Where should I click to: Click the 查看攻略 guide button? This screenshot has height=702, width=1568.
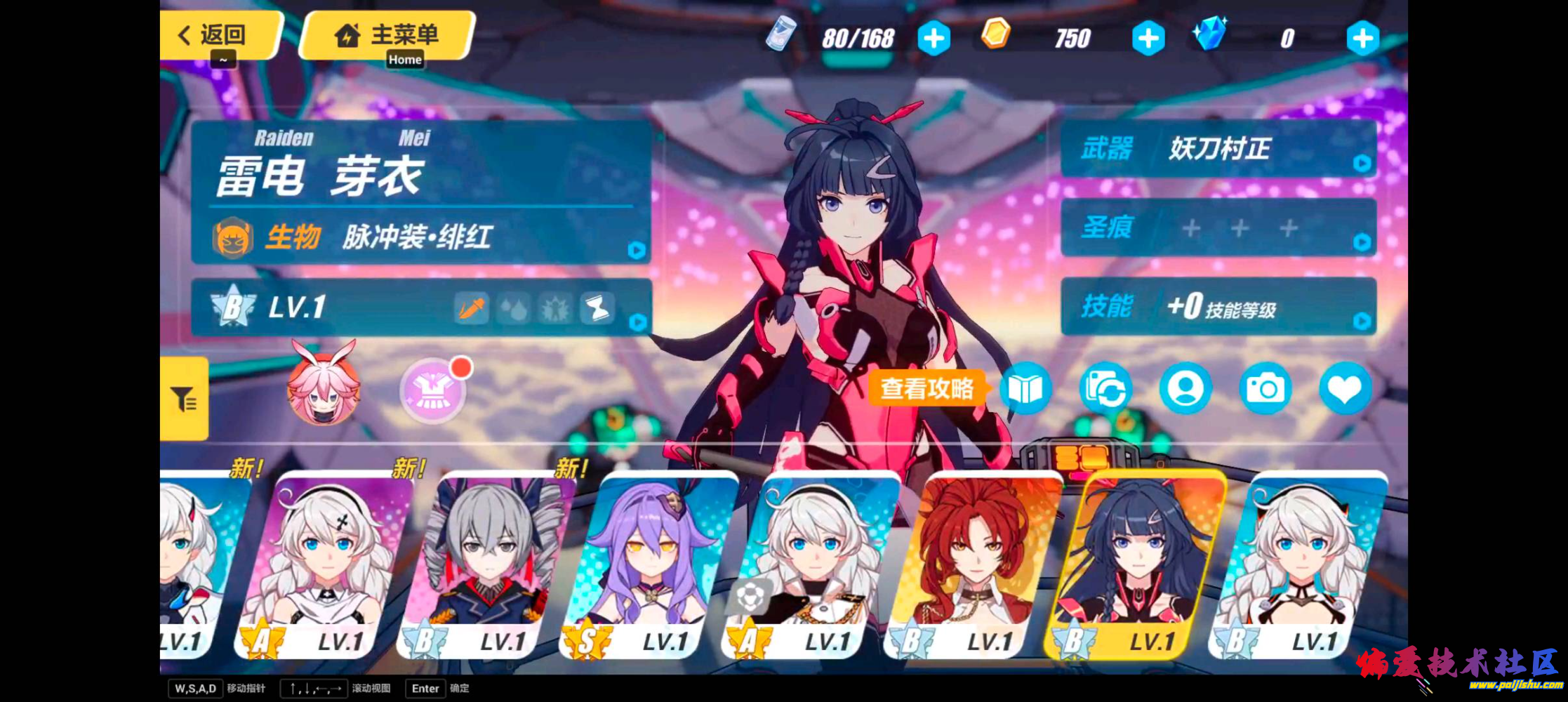coord(926,388)
